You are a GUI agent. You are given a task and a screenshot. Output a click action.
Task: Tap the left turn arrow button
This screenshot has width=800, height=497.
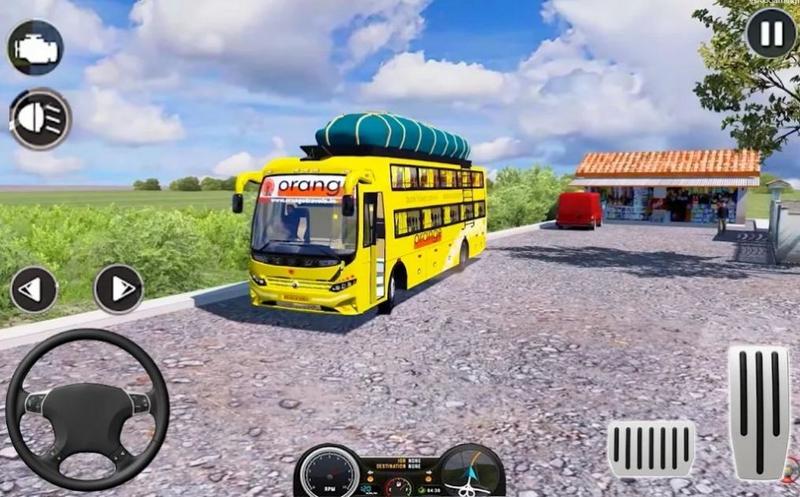(x=34, y=289)
